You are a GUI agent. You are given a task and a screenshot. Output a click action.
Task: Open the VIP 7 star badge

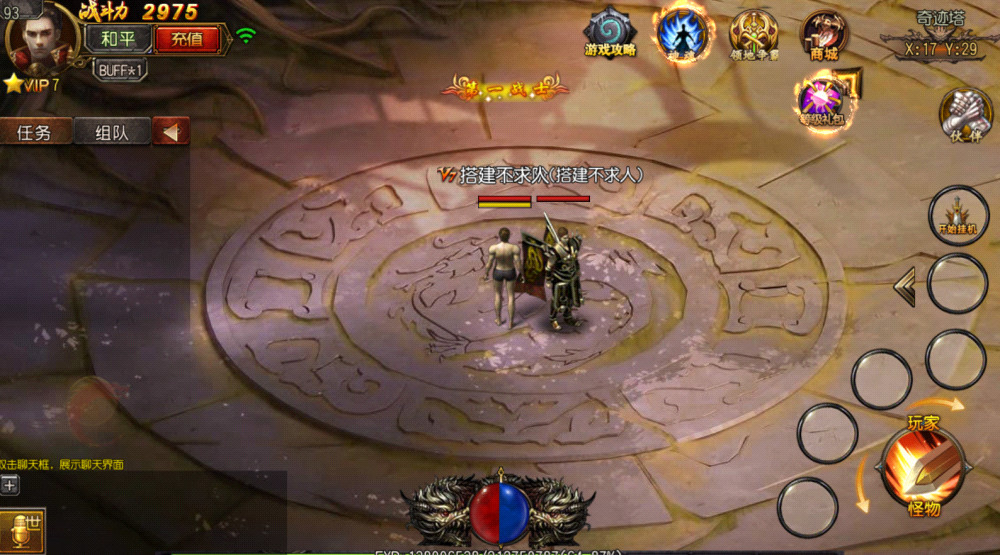coord(32,85)
